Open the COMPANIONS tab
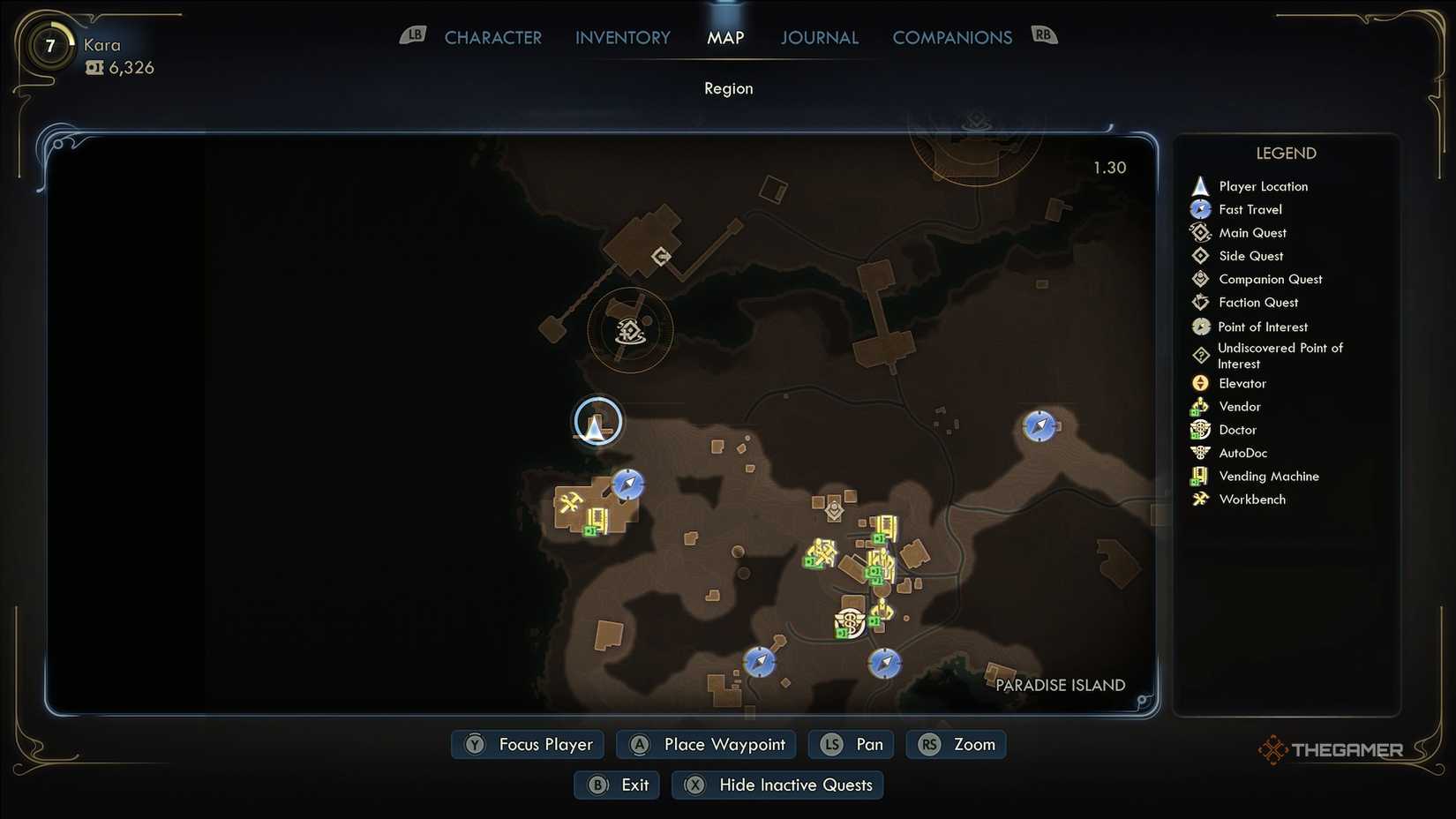Screen dimensions: 1456x819 tap(952, 37)
